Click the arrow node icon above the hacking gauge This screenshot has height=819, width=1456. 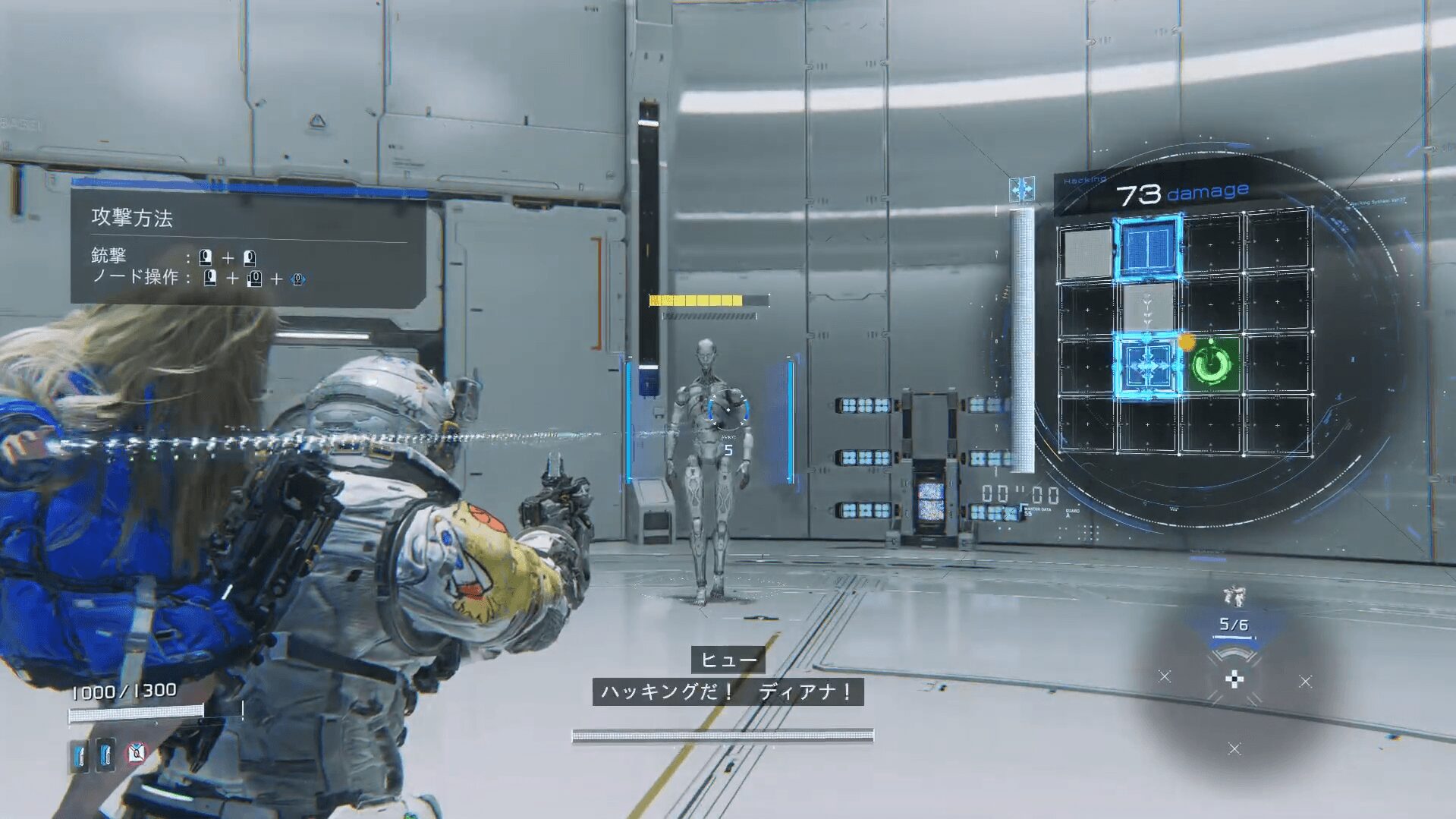(x=1021, y=188)
